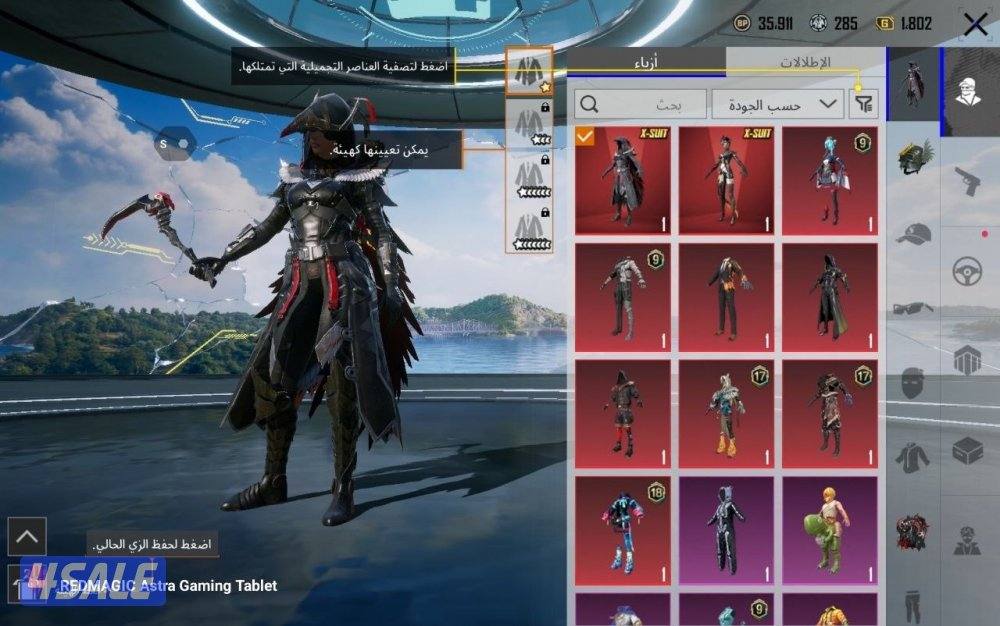Open the sunglasses category
Viewport: 1000px width, 626px height.
914,308
